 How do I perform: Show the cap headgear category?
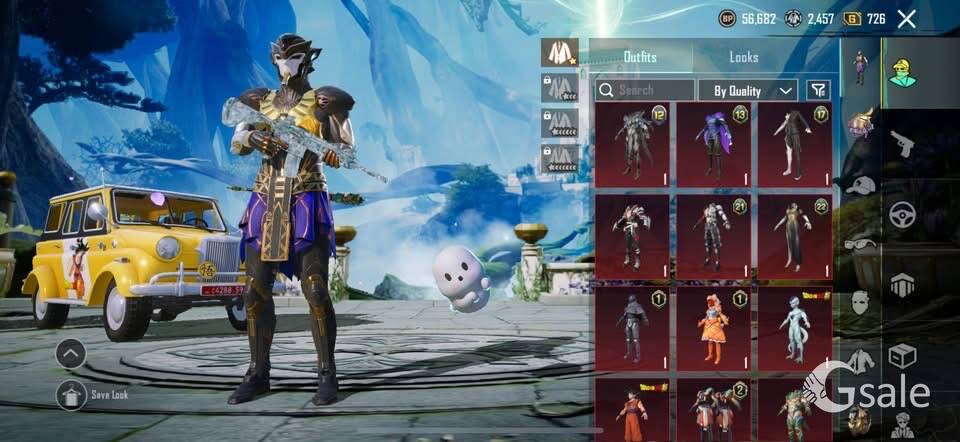pos(860,185)
